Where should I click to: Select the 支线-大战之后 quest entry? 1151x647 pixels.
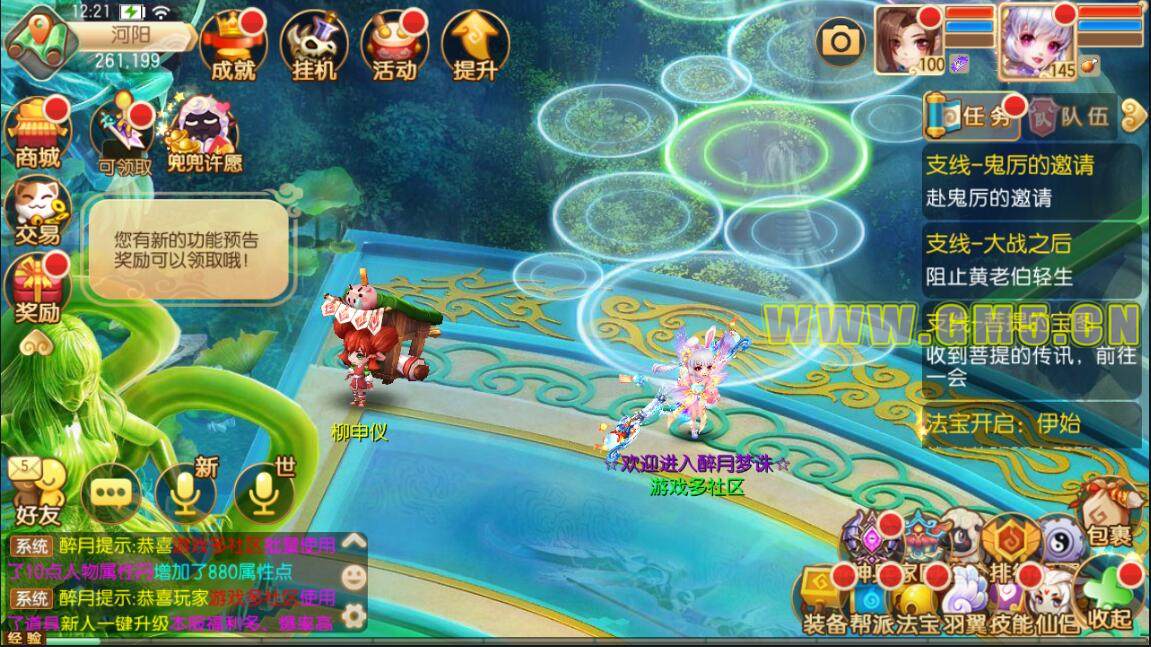1030,258
